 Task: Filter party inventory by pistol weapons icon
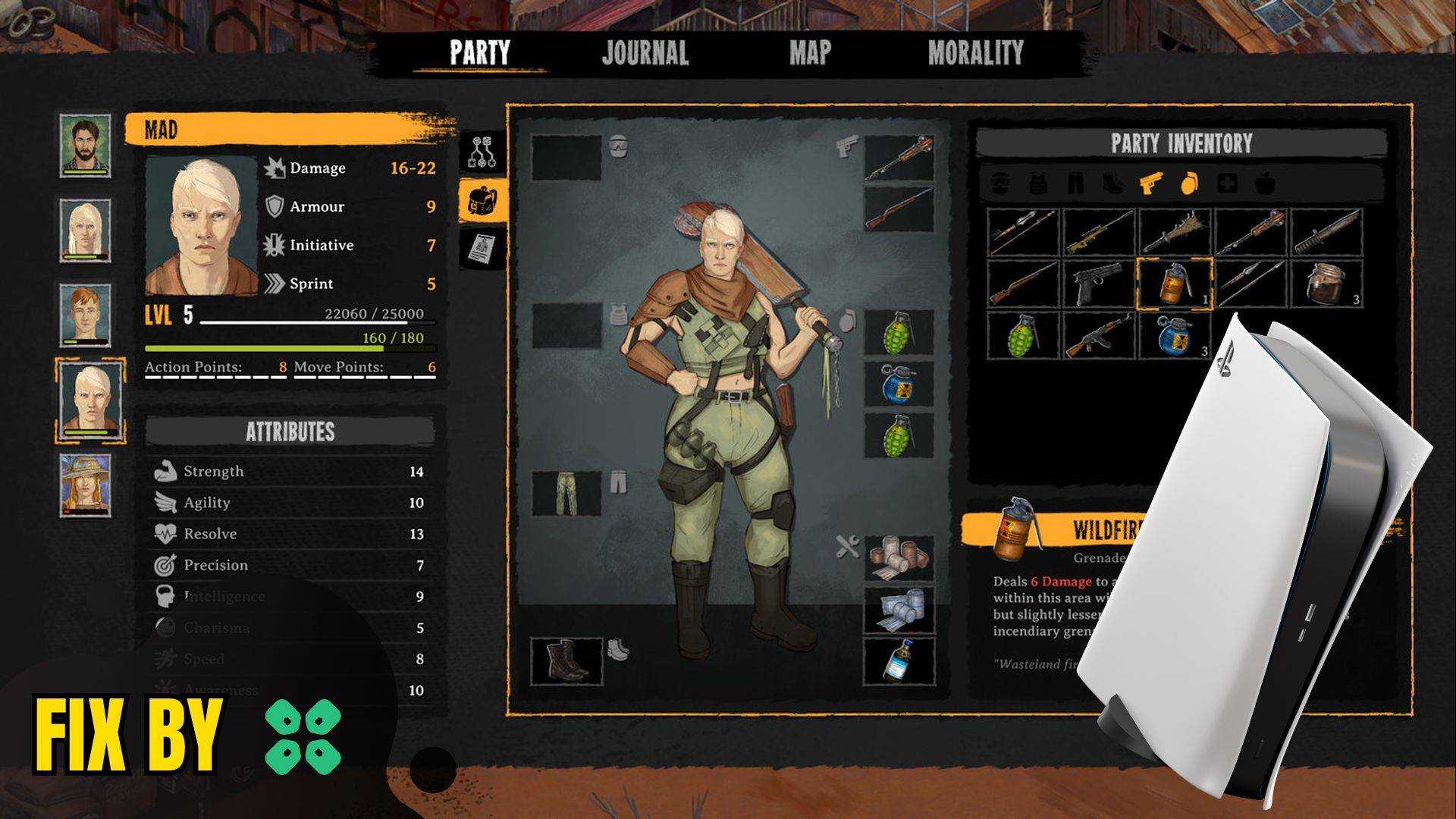(x=1150, y=184)
